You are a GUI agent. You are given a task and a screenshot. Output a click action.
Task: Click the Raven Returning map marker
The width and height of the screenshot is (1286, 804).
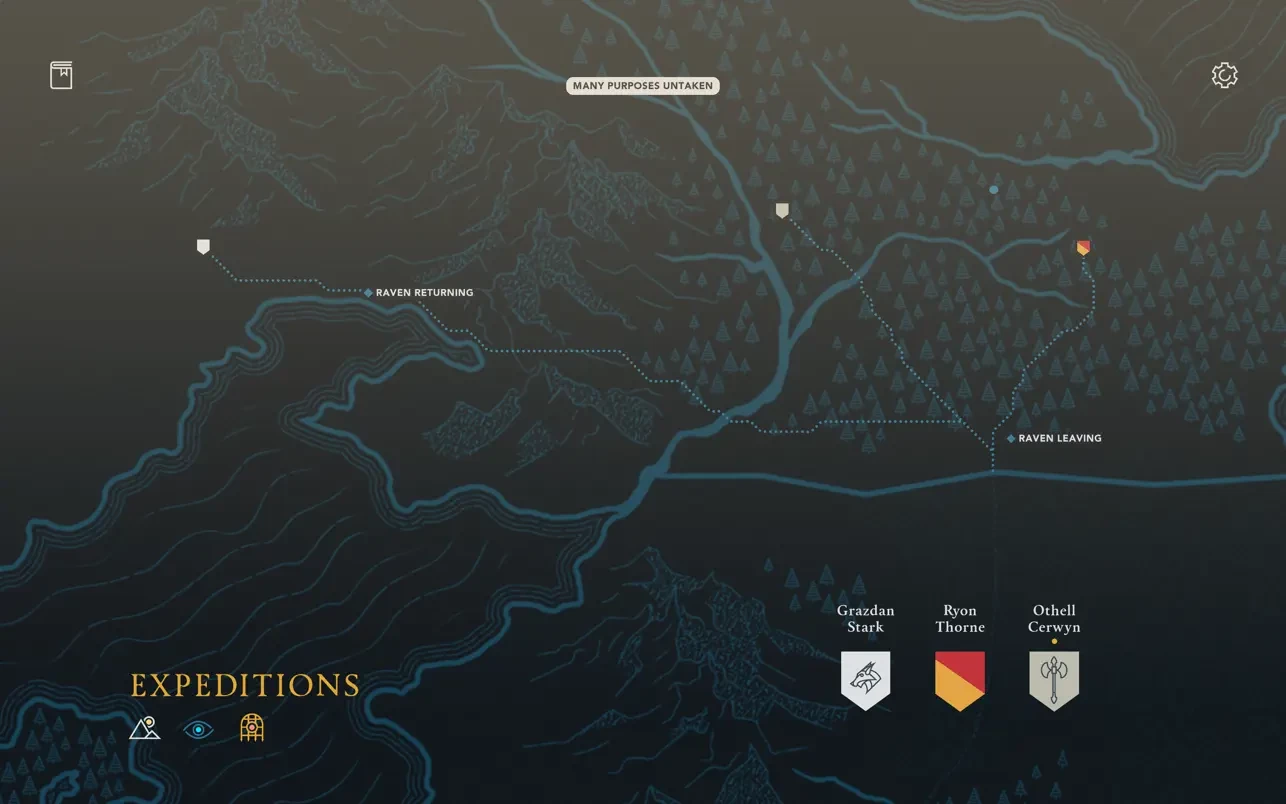click(369, 293)
